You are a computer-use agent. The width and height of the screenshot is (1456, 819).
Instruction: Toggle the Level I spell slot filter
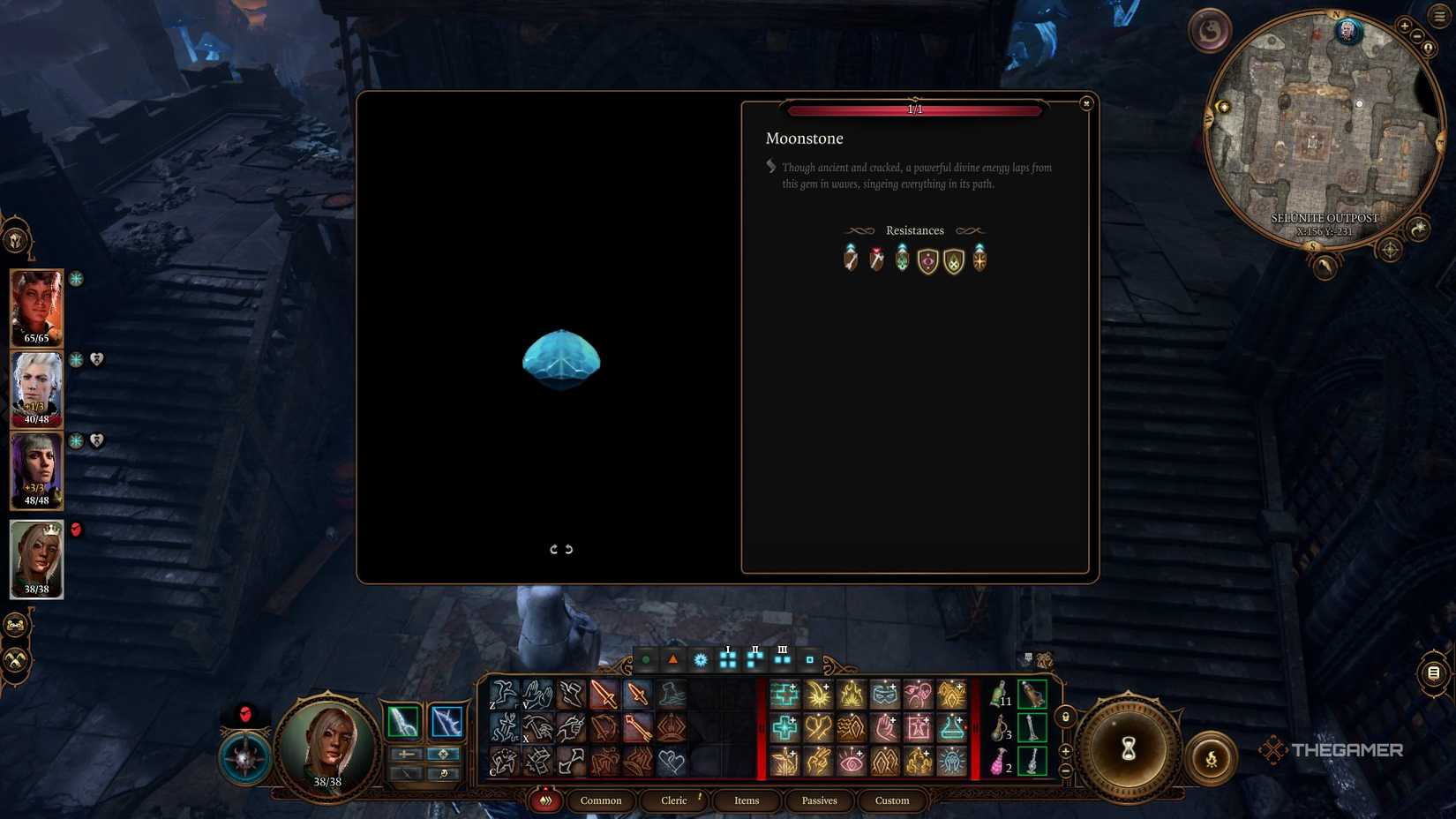727,657
